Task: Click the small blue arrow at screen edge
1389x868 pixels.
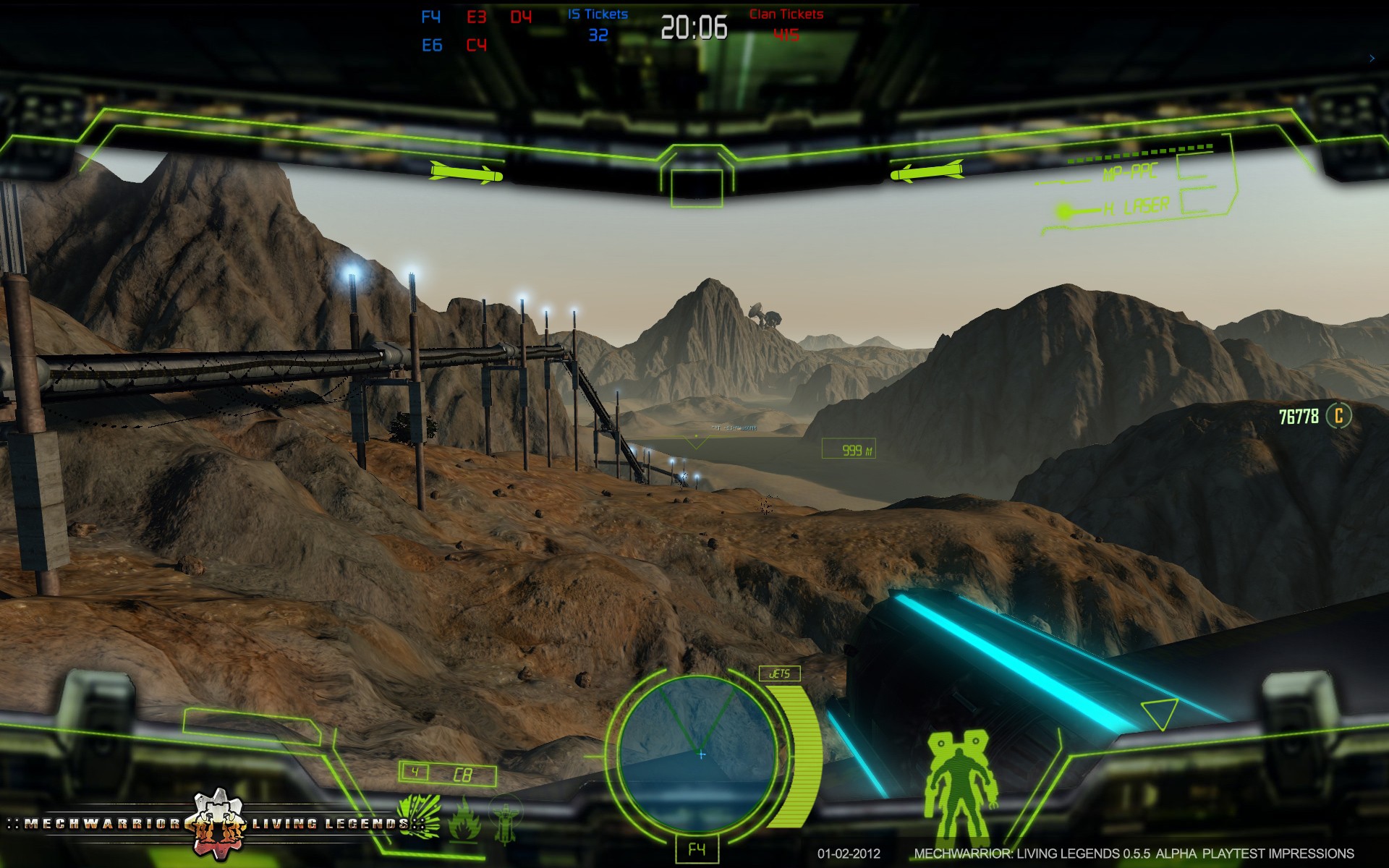Action: tap(1372, 59)
